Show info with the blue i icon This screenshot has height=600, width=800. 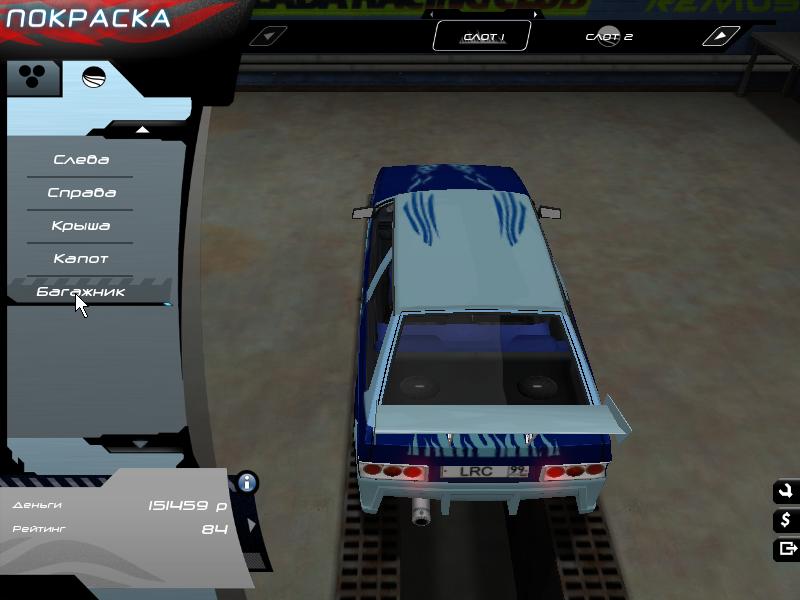click(247, 483)
